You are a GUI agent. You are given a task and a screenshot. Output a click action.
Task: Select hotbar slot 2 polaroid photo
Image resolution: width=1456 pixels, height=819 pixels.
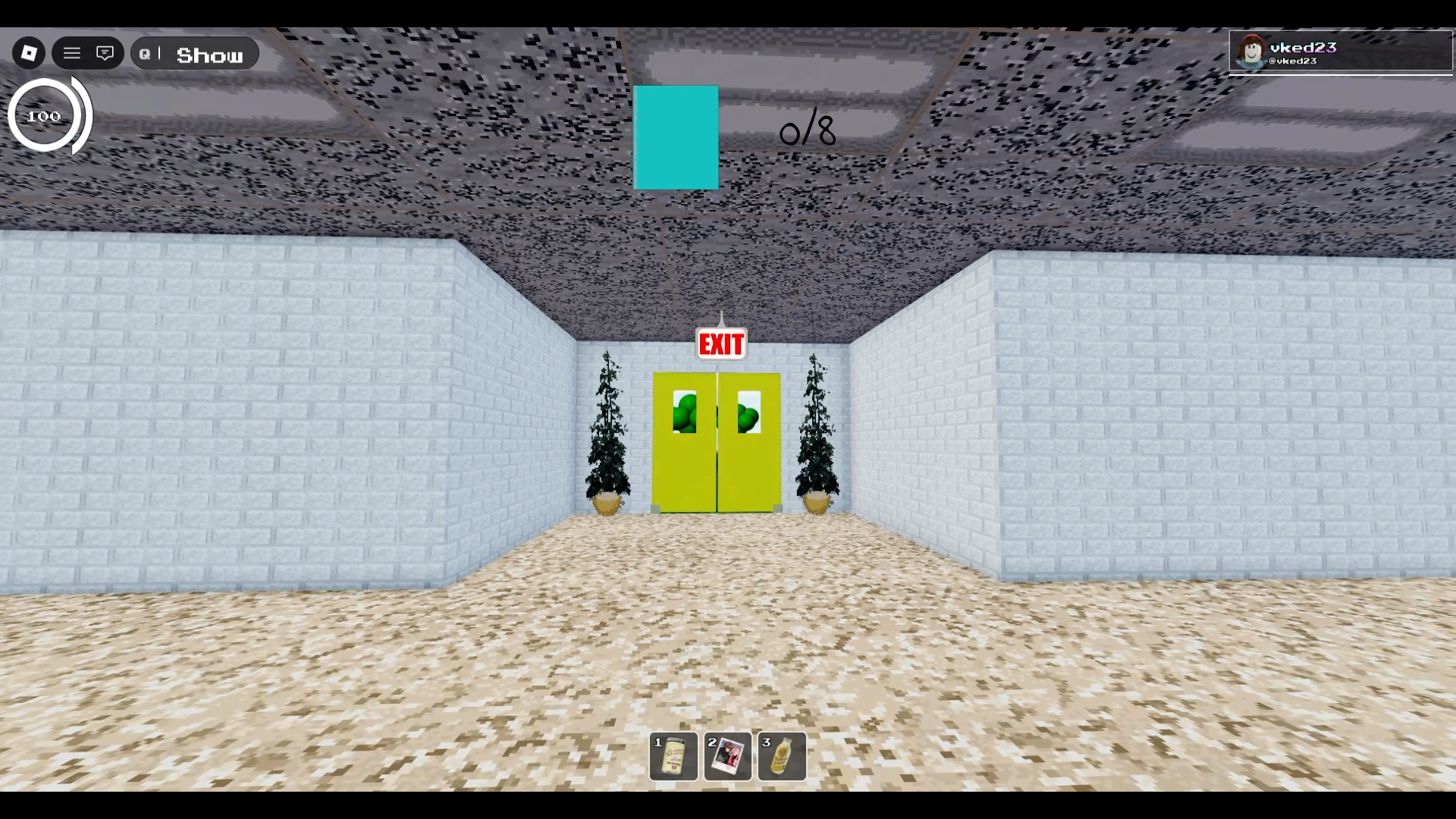(727, 756)
